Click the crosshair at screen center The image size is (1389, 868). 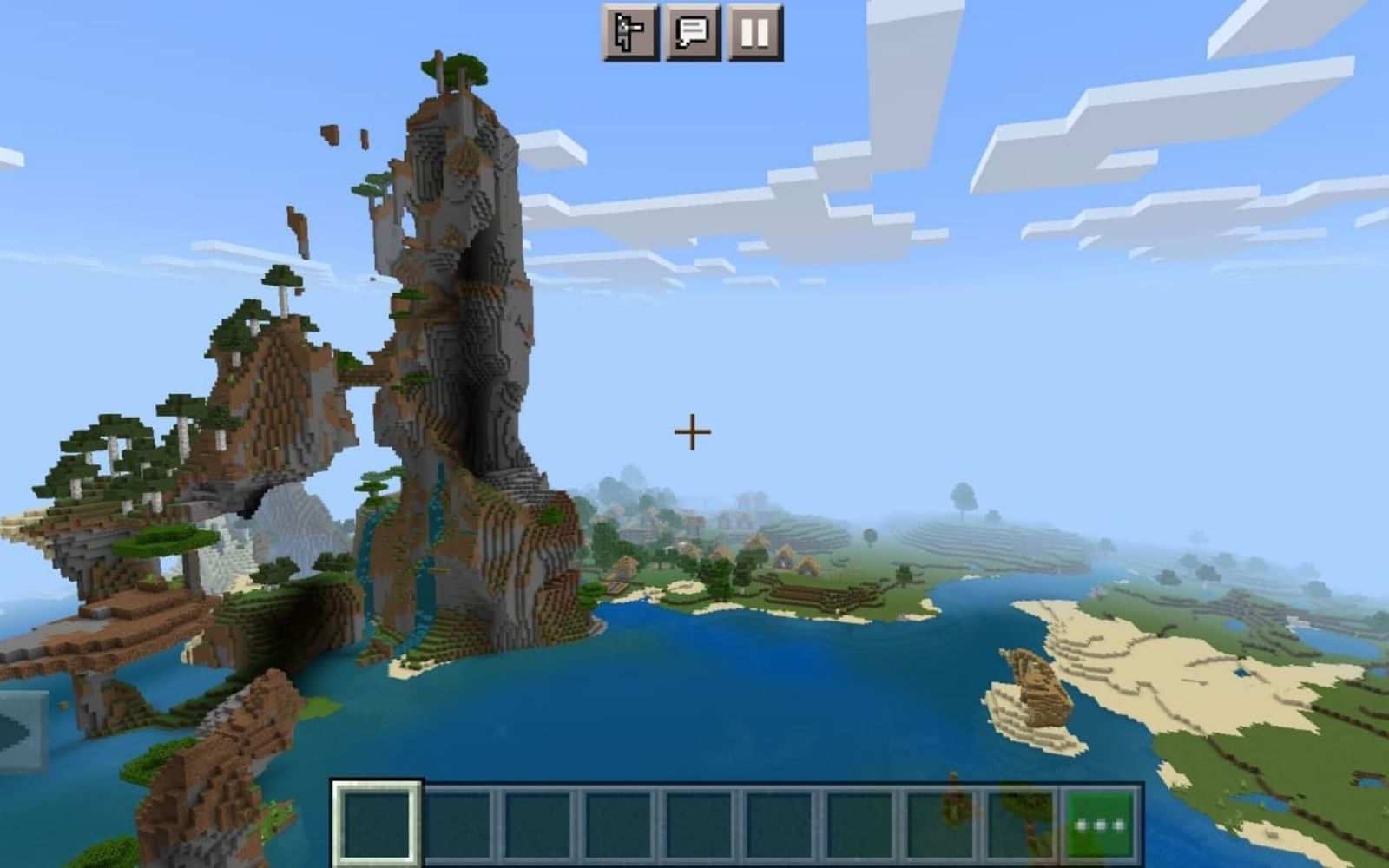pos(691,430)
